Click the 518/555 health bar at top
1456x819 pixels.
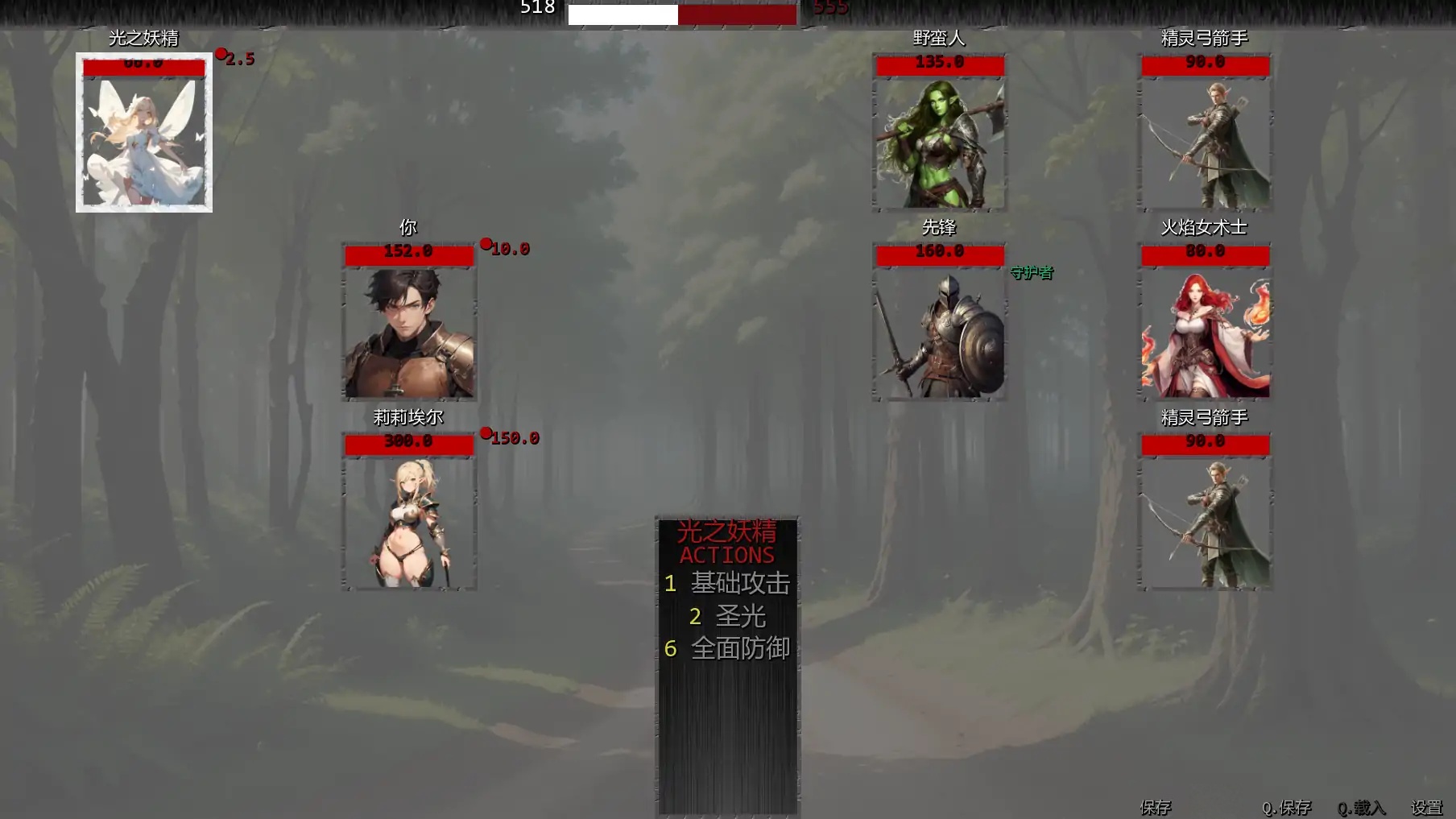coord(680,13)
